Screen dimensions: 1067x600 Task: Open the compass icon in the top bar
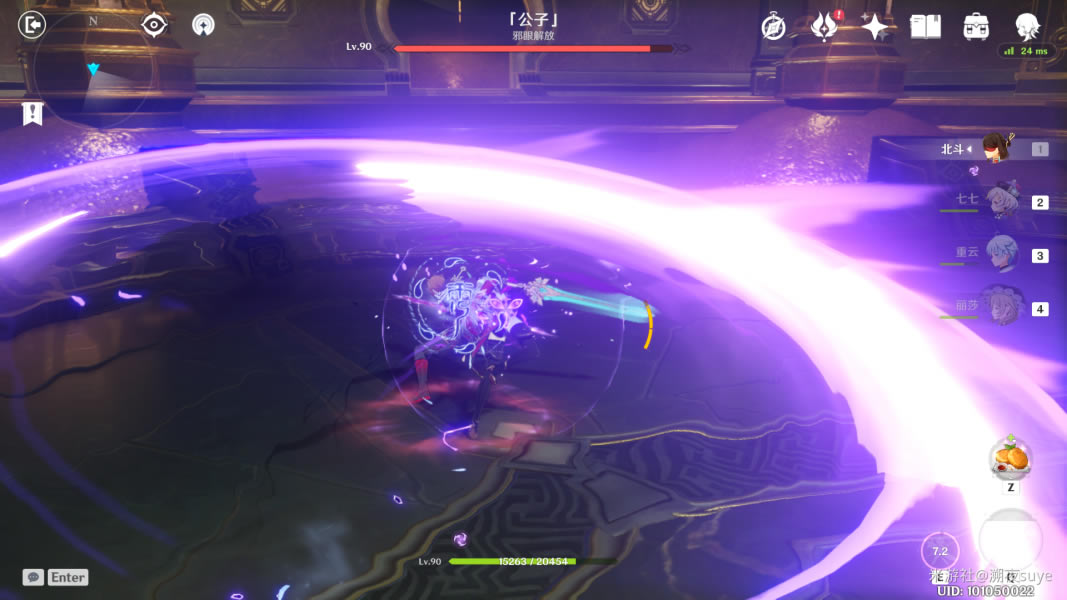pos(773,27)
